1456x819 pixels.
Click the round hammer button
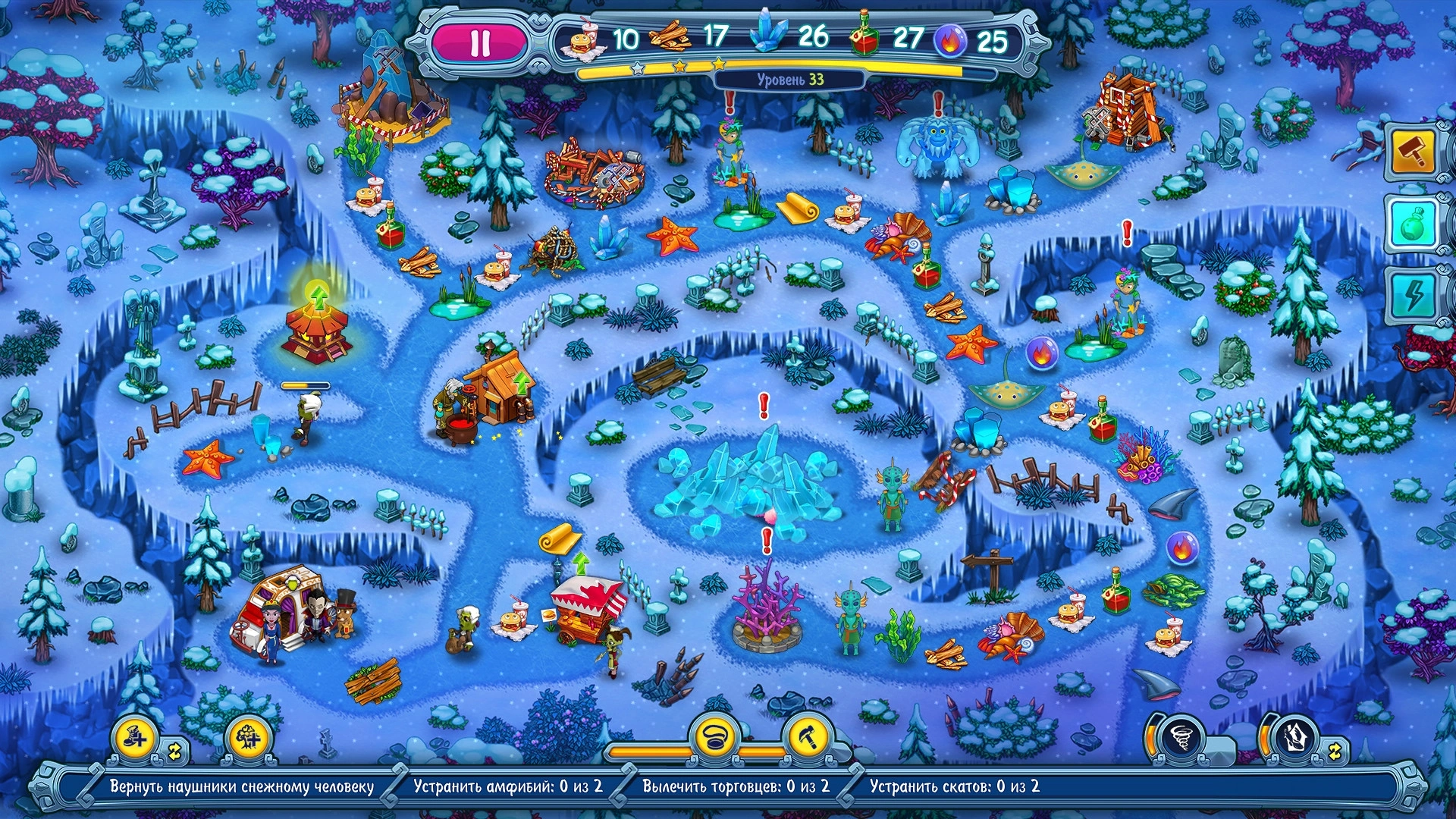point(808,736)
